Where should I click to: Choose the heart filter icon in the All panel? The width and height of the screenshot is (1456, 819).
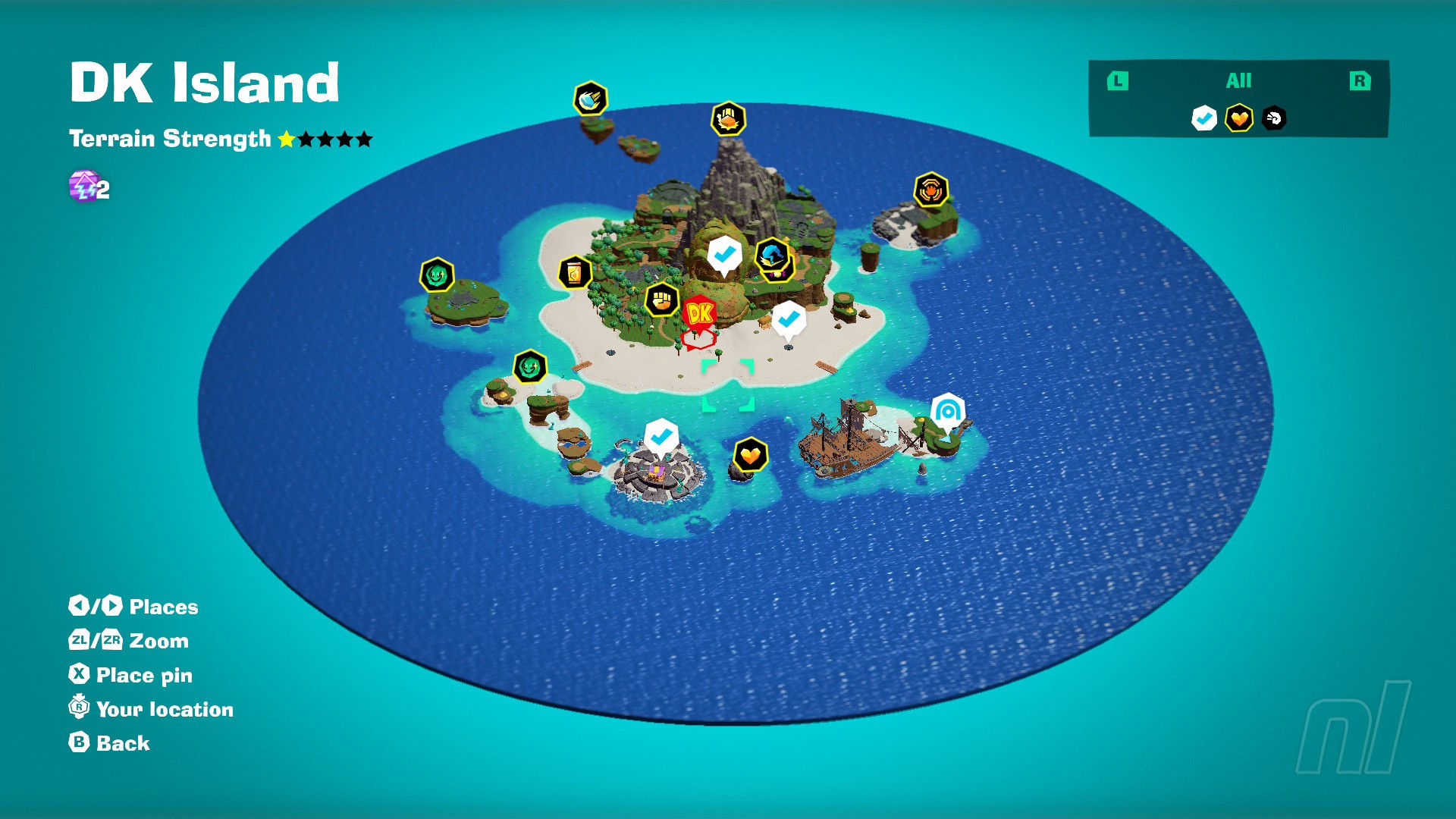click(x=1239, y=118)
